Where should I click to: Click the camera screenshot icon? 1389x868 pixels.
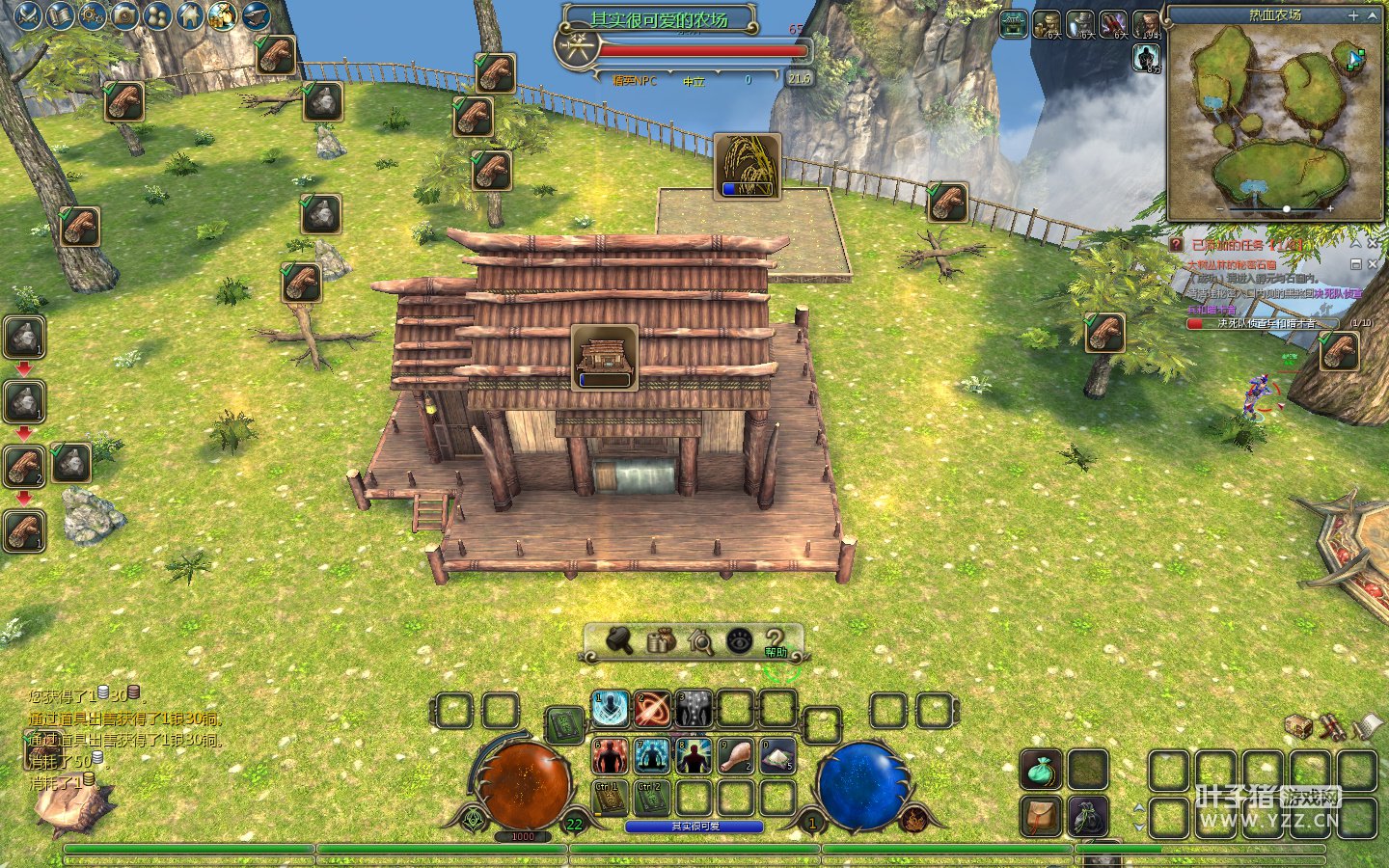point(124,15)
